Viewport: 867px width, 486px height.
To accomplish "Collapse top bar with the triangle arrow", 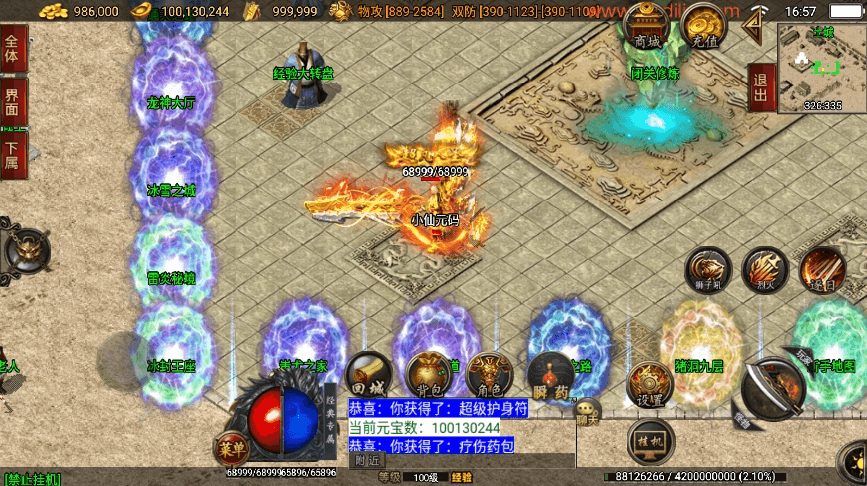I will pyautogui.click(x=759, y=18).
